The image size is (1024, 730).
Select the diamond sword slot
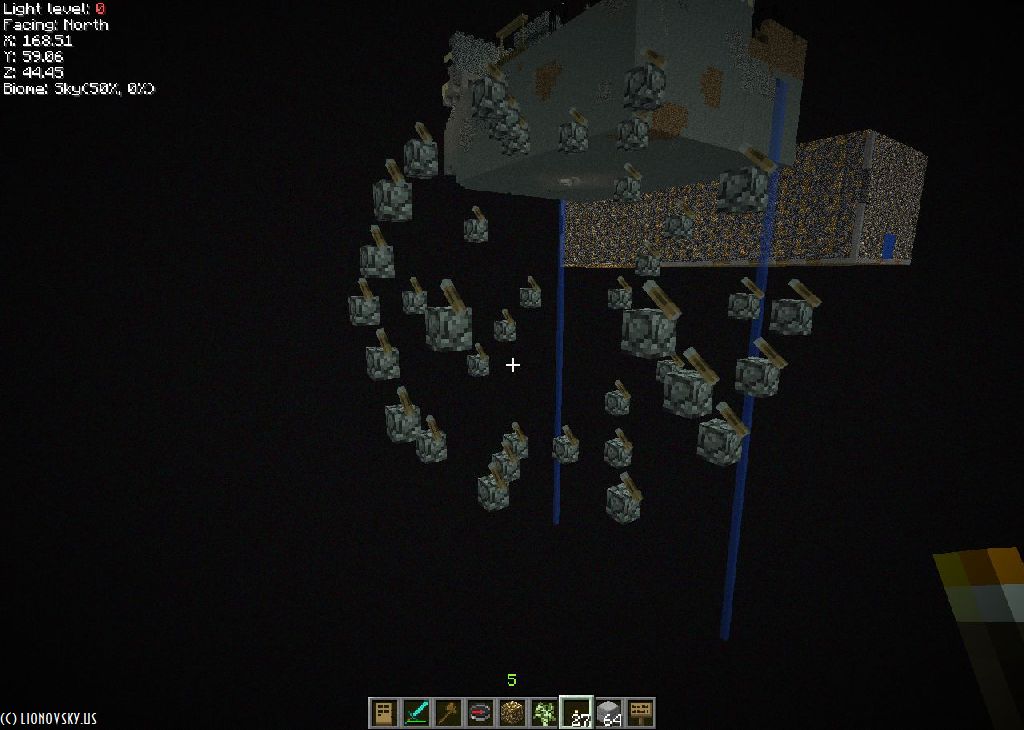(x=415, y=712)
